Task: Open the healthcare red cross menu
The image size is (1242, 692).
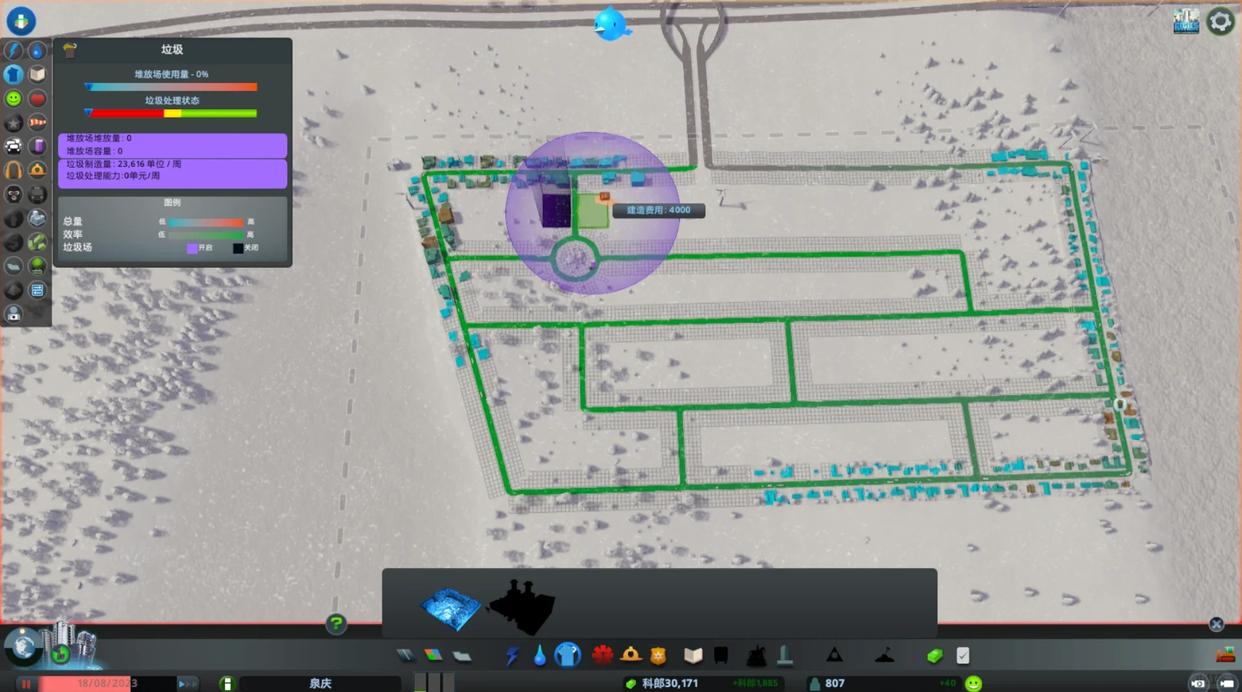Action: pos(602,656)
